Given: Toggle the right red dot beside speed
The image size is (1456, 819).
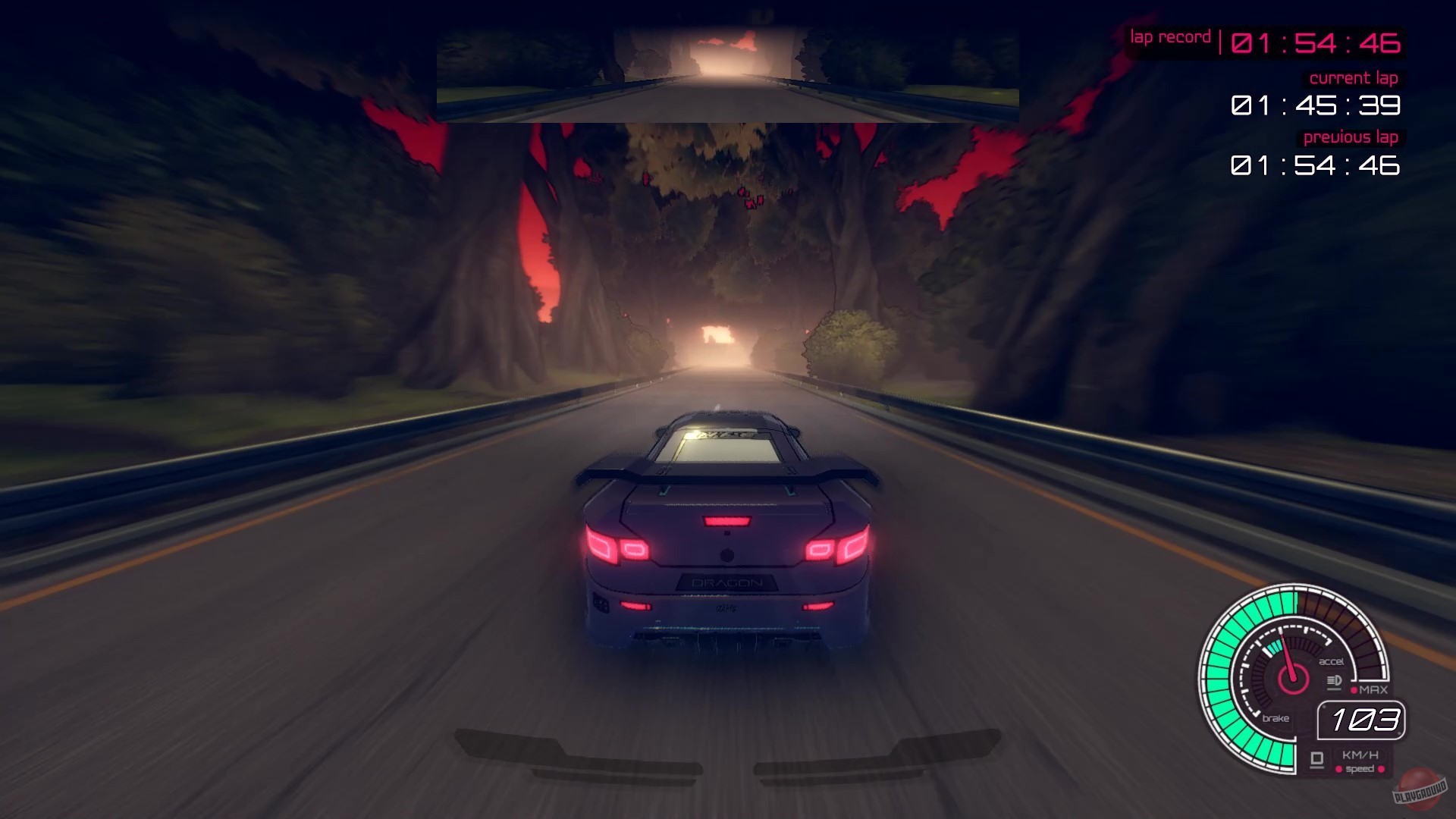Looking at the screenshot, I should [1381, 769].
